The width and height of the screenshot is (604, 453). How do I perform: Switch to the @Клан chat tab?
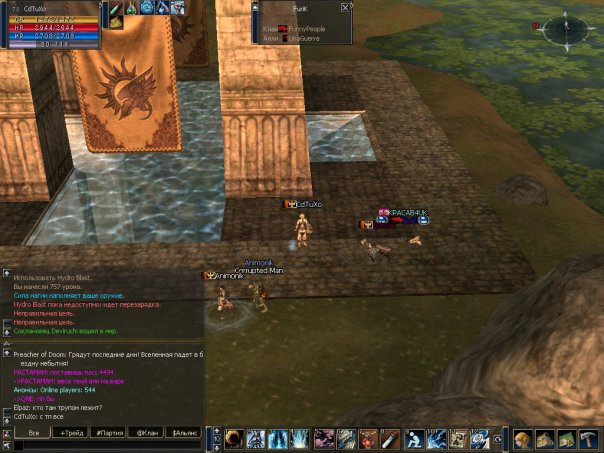(148, 433)
